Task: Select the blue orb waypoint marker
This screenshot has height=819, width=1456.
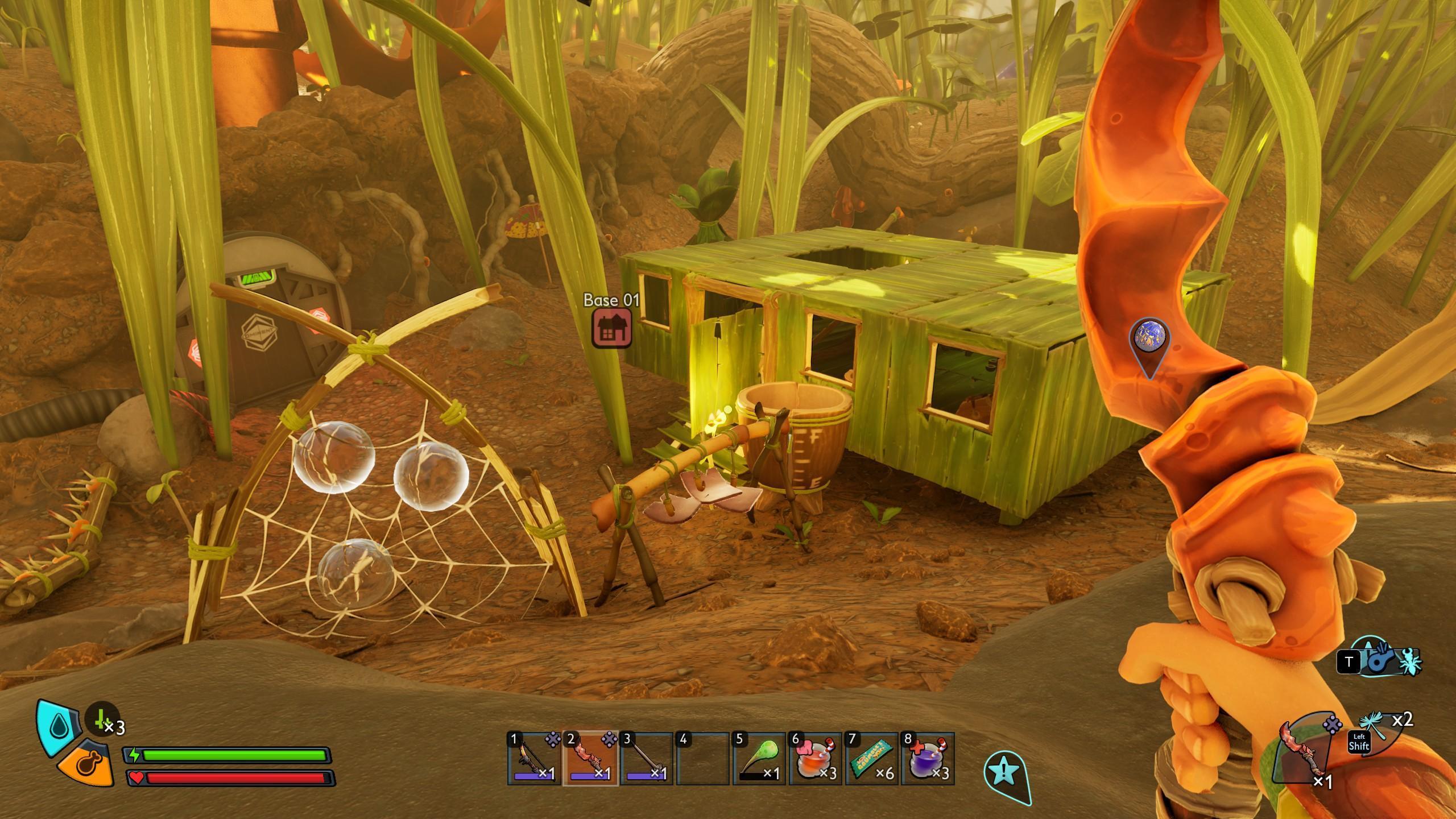Action: [x=1149, y=337]
